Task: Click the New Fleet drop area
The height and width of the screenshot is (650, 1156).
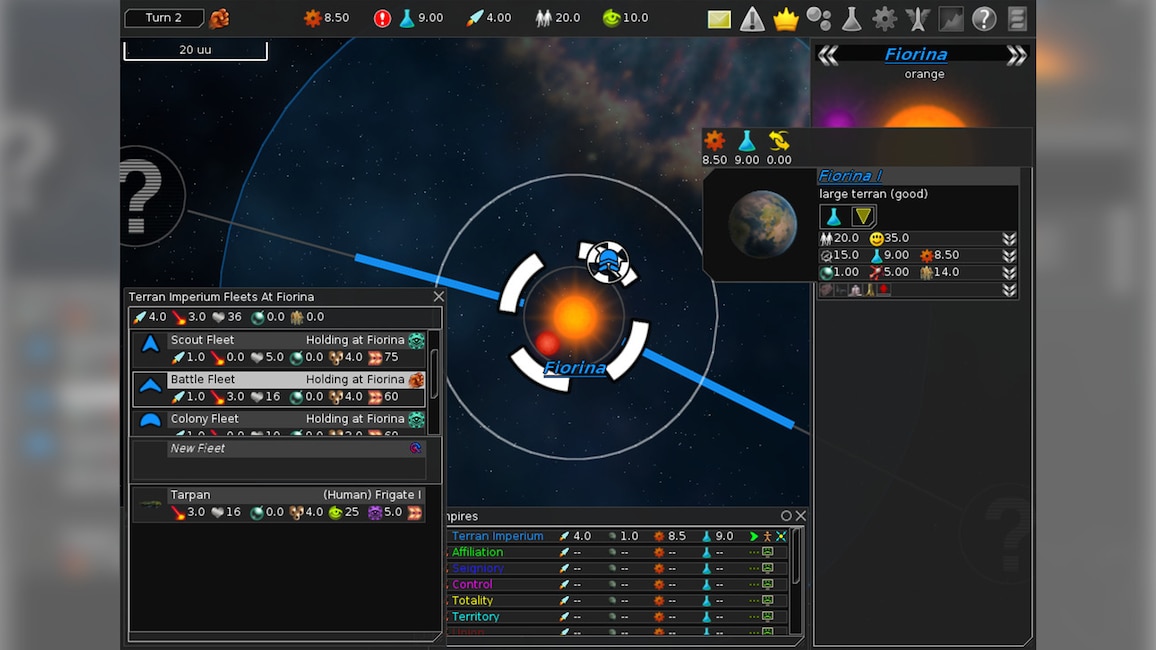Action: click(x=280, y=460)
